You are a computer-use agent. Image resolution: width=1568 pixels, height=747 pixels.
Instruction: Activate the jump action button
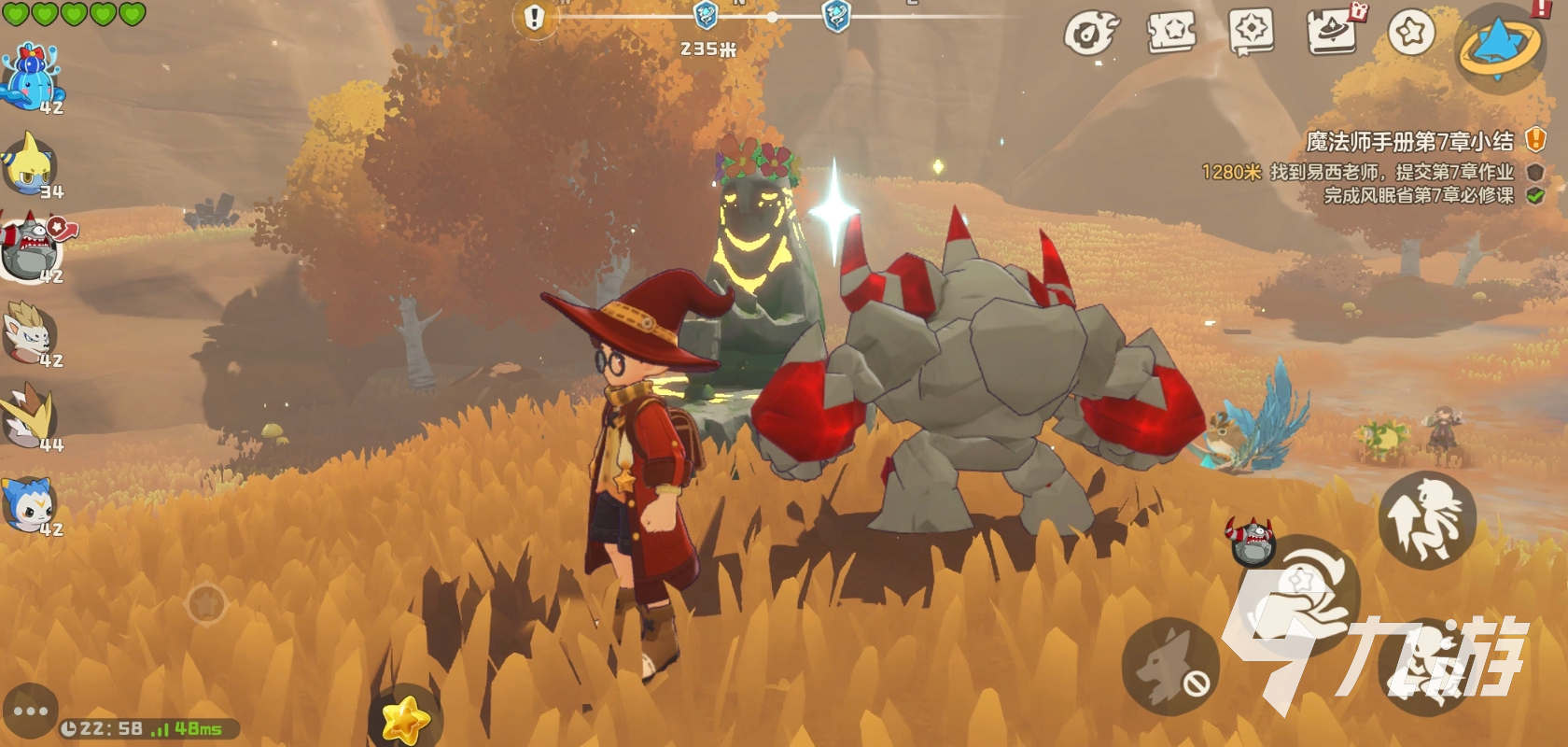[1426, 521]
